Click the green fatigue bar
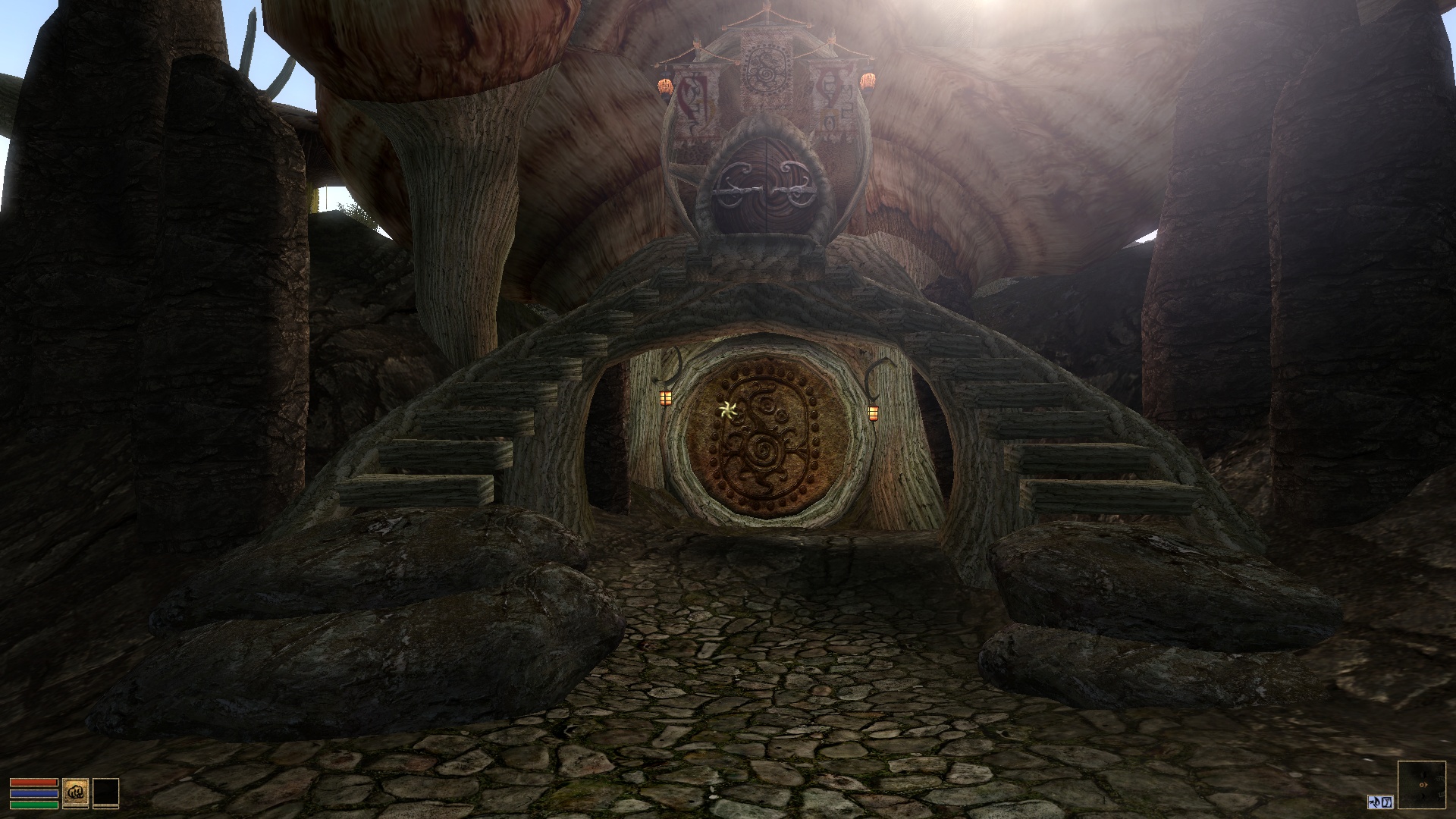The image size is (1456, 819). click(x=34, y=805)
